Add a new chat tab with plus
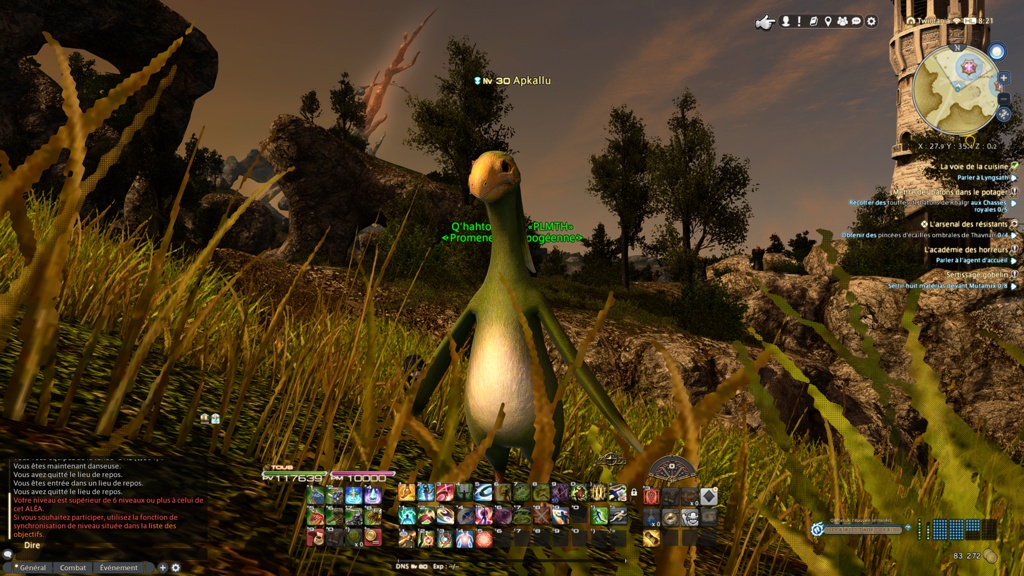The height and width of the screenshot is (576, 1024). 162,568
